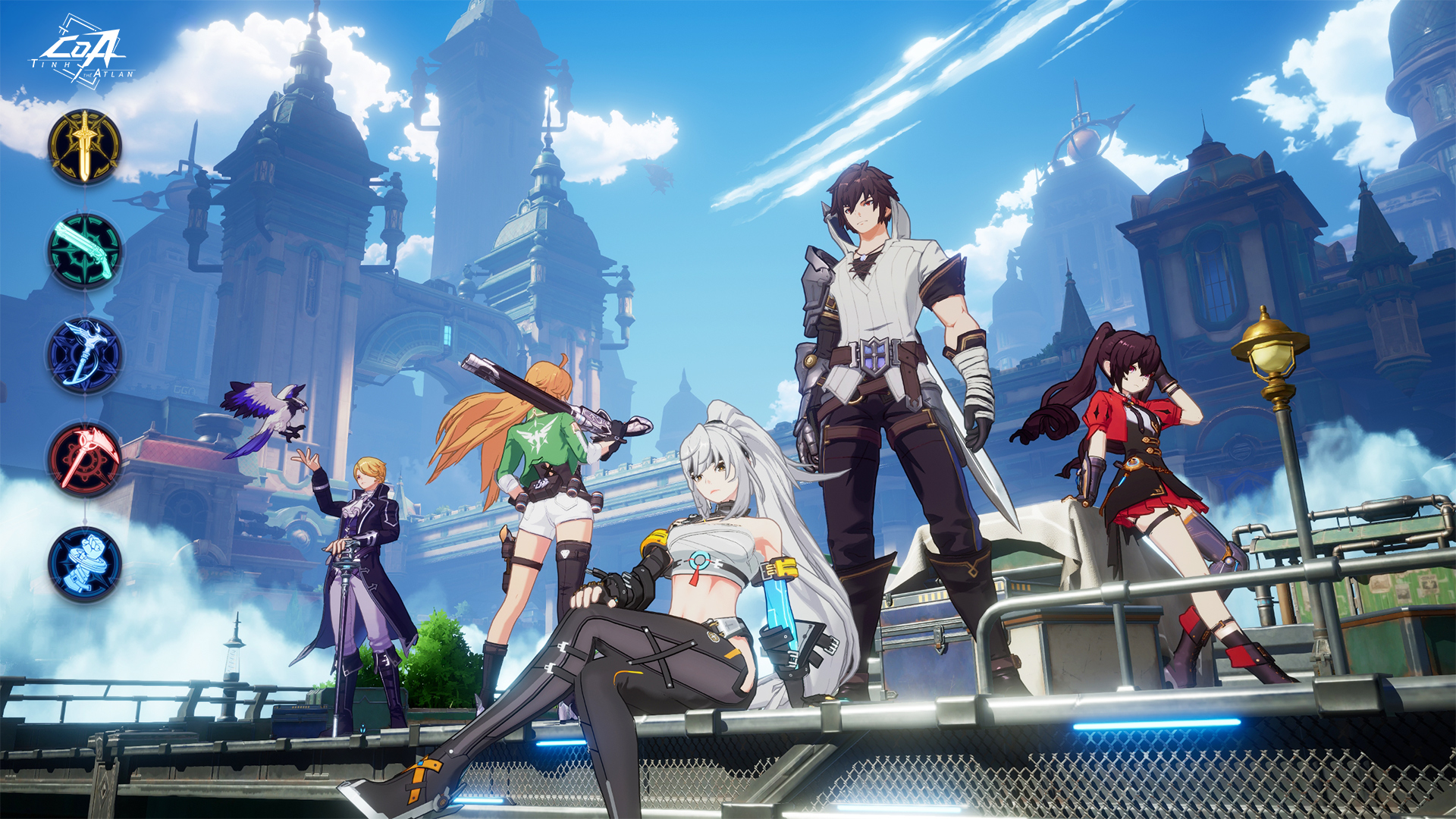Pick the blue winged staff class icon
1456x819 pixels.
[x=84, y=355]
